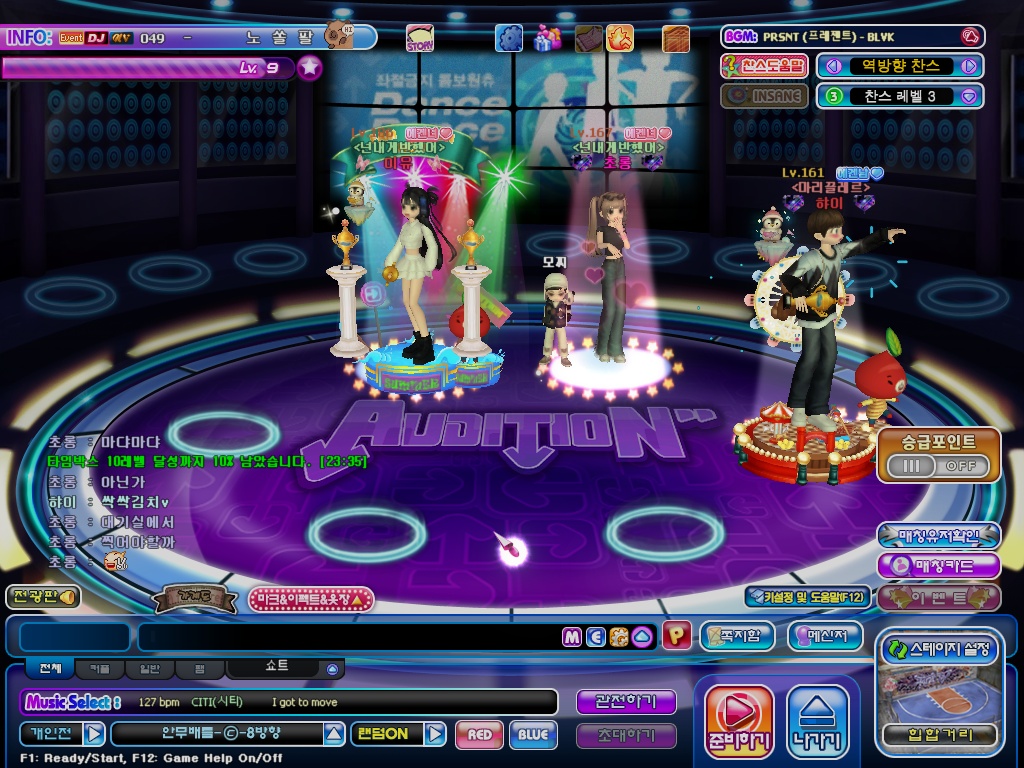Open the STORY icon

click(x=420, y=39)
